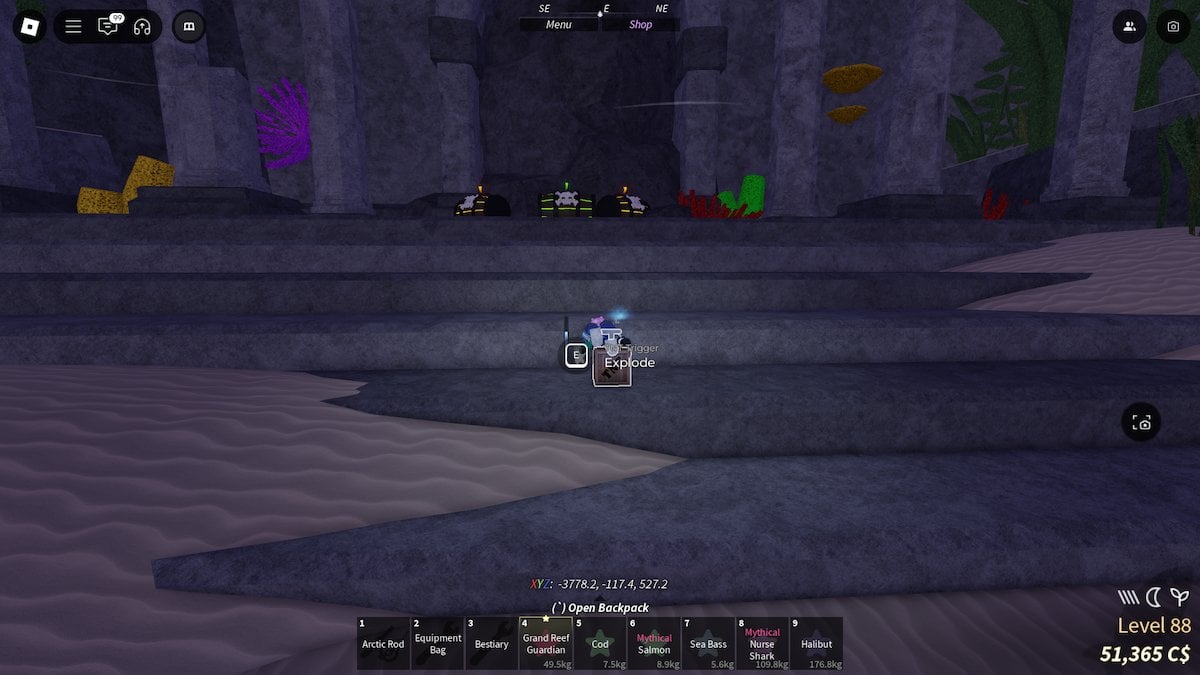
Task: Select the Grand Reef Guardian slot
Action: click(546, 643)
